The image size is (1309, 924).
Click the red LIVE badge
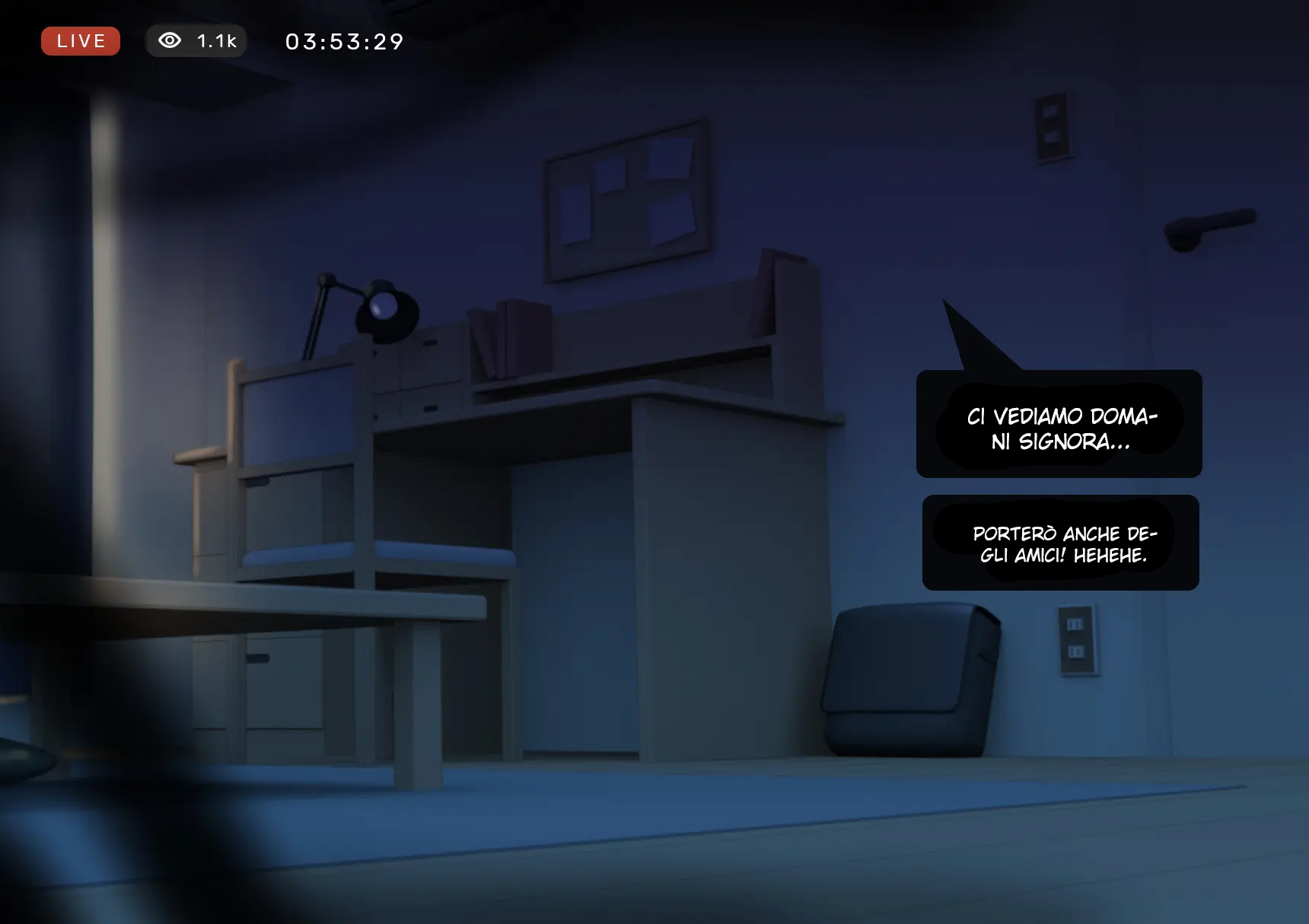(x=81, y=41)
